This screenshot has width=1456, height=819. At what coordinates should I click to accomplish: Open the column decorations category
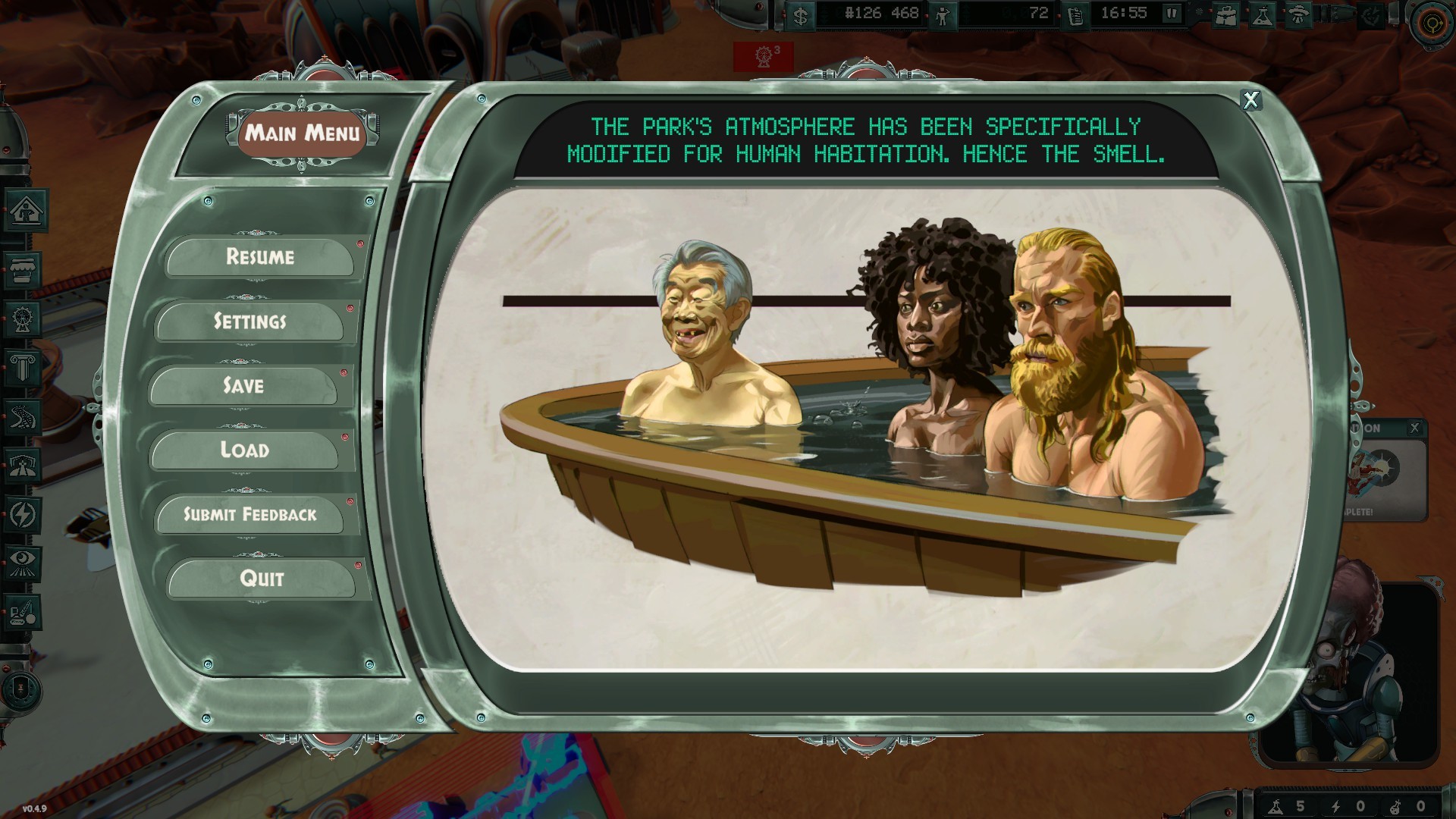pos(21,368)
